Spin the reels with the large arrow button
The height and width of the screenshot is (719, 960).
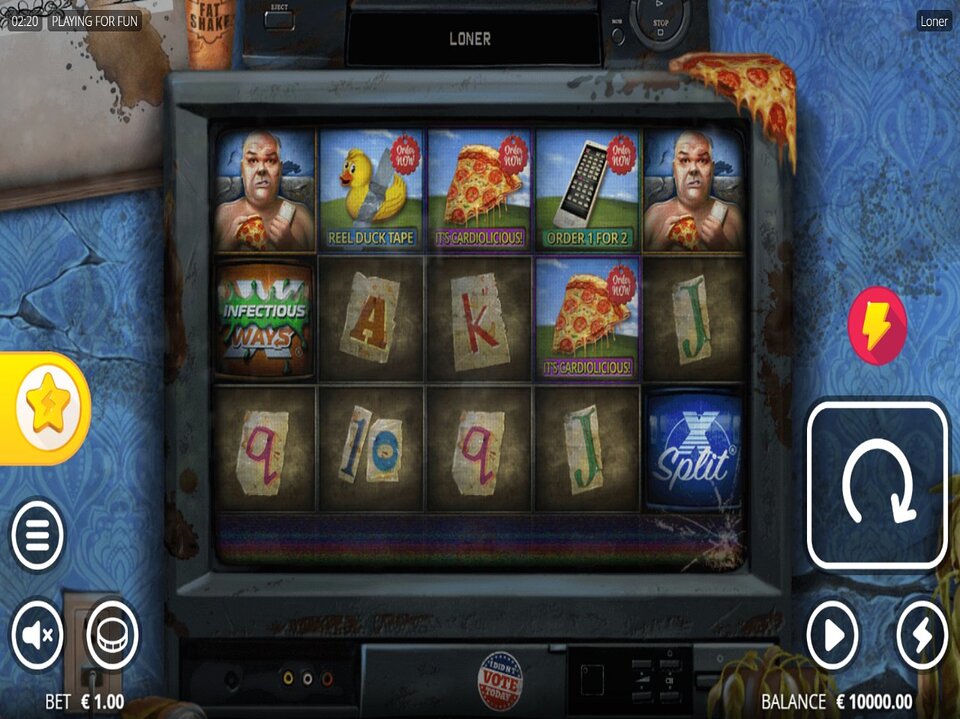pos(877,484)
